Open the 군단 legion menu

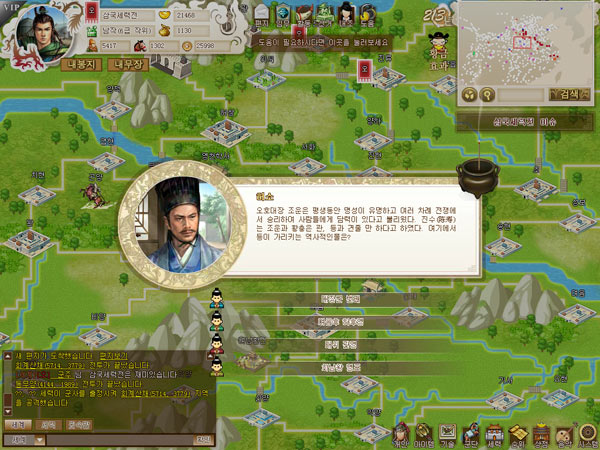point(471,432)
